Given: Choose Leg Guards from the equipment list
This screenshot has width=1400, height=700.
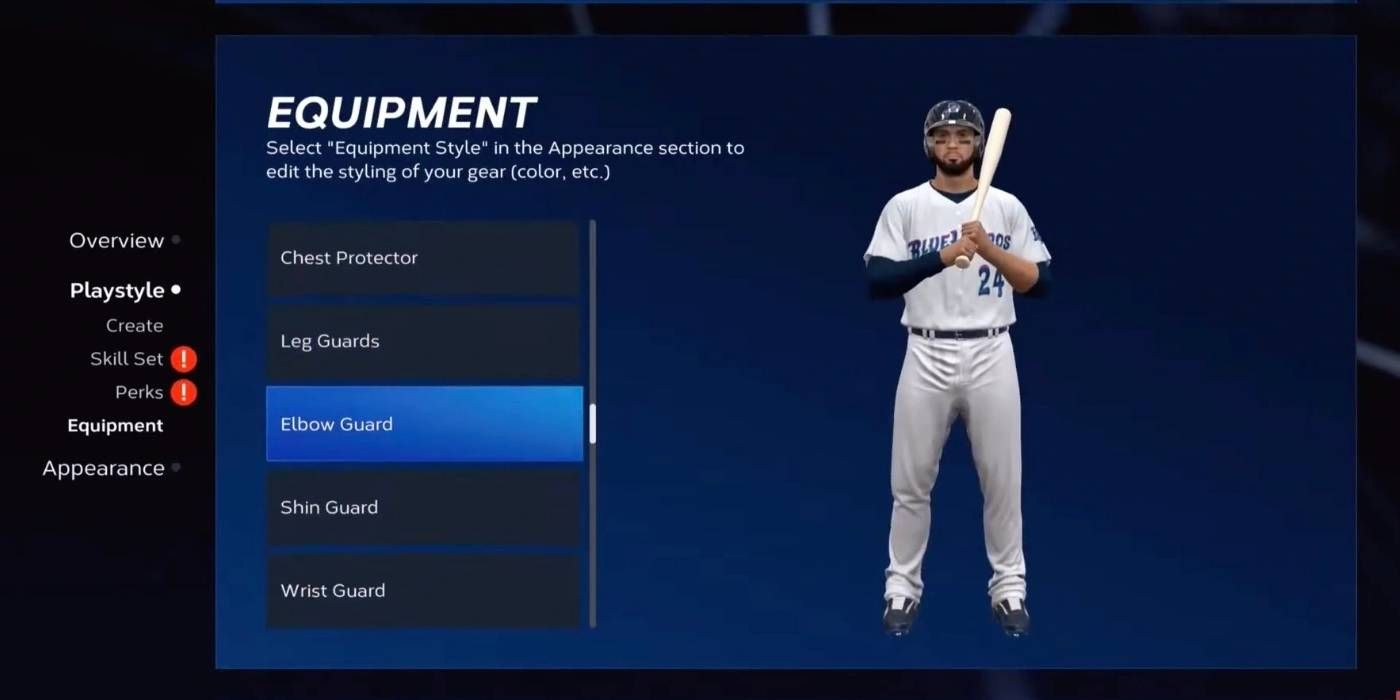Looking at the screenshot, I should (x=423, y=341).
